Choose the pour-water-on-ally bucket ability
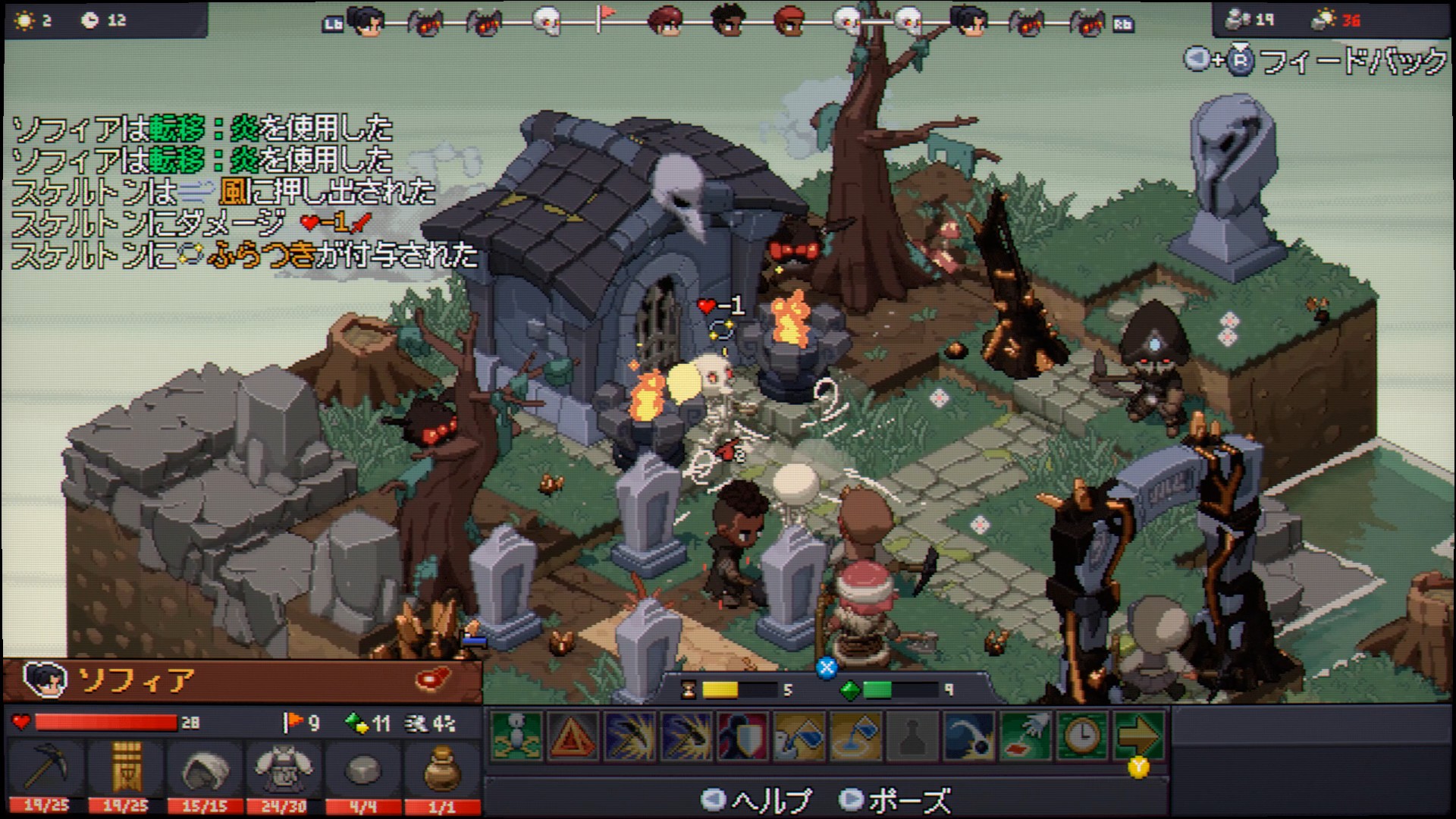 click(800, 735)
